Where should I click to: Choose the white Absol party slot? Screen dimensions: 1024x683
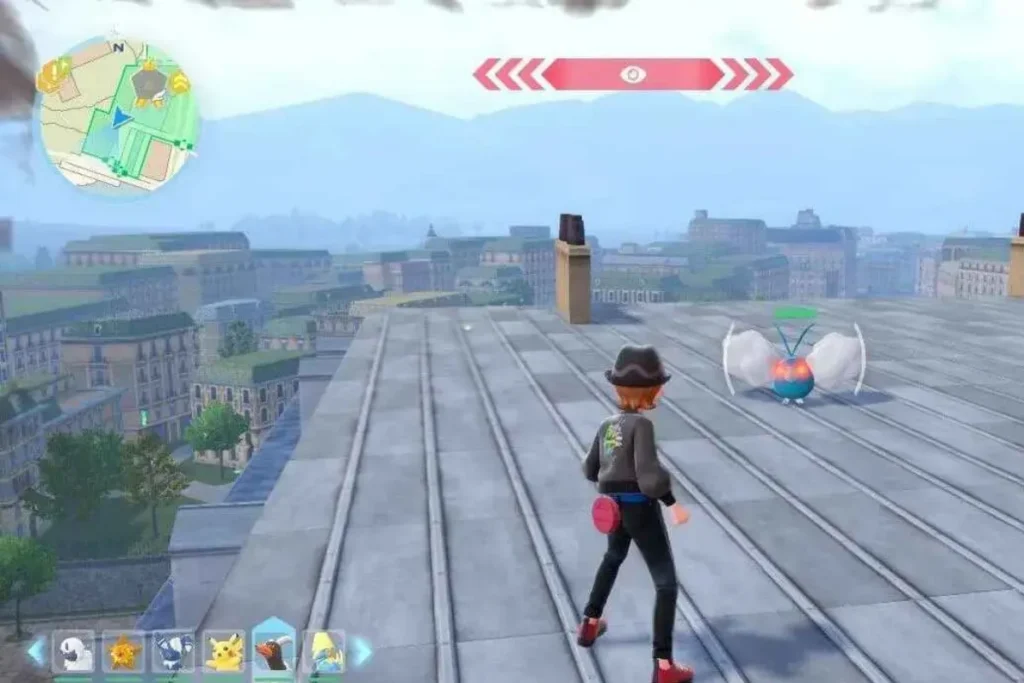pyautogui.click(x=73, y=651)
